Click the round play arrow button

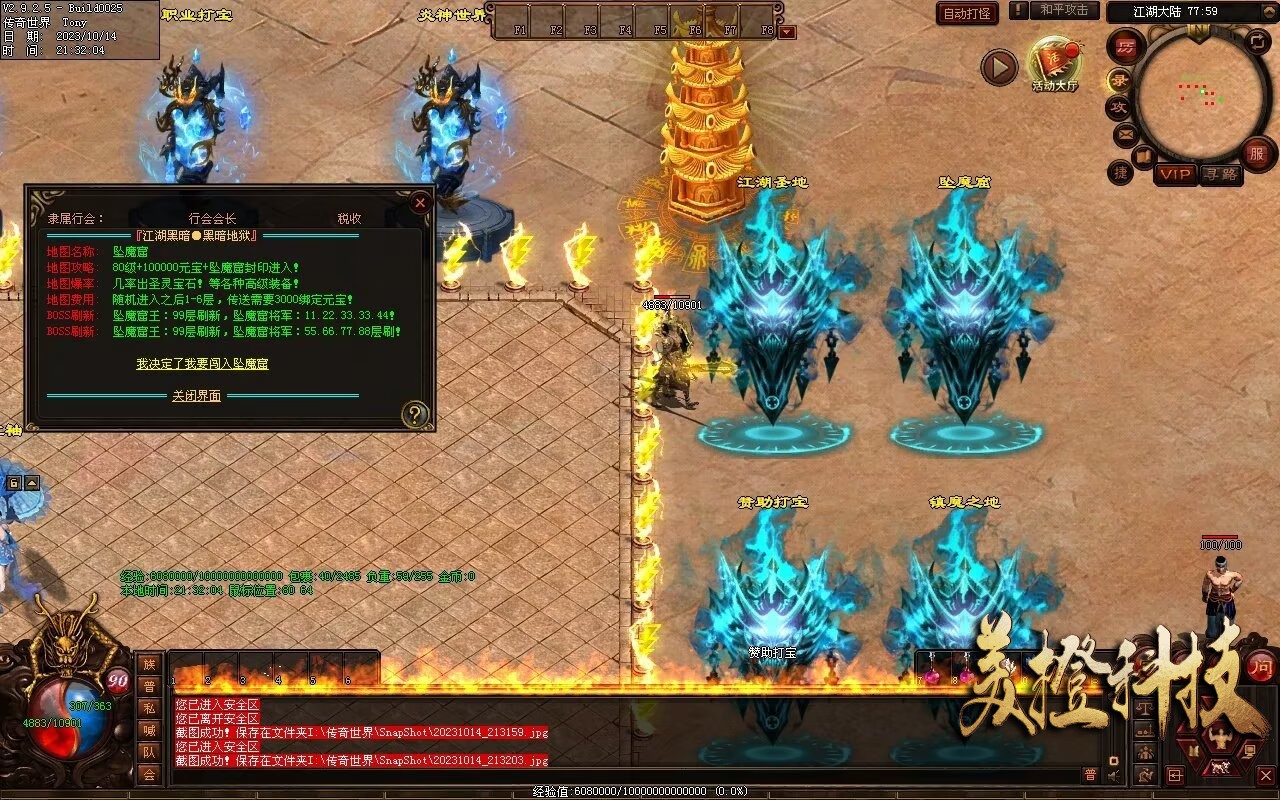point(998,67)
